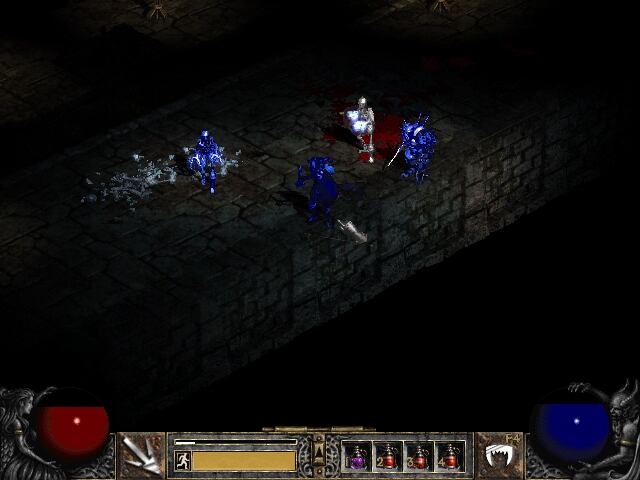
Task: Toggle the run/walk button
Action: pos(182,460)
